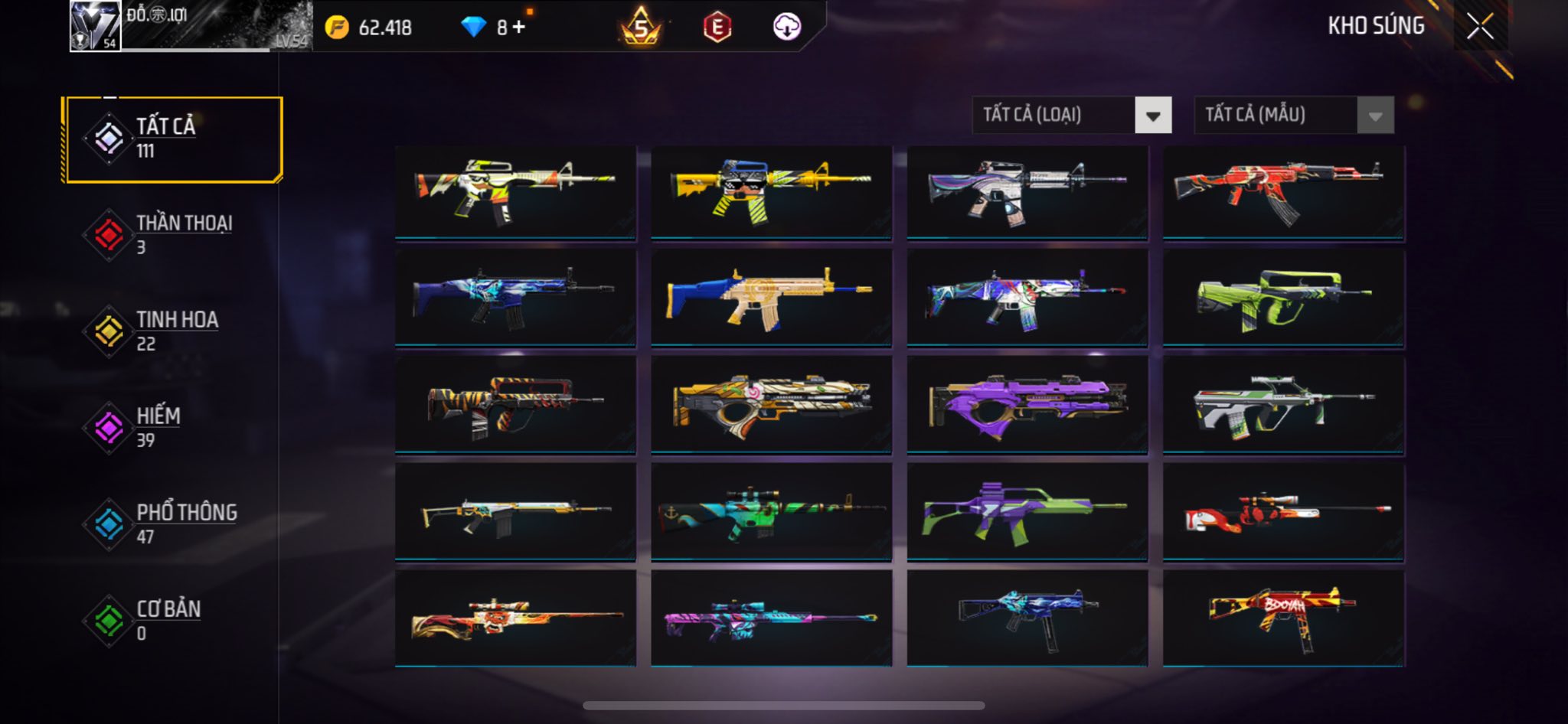The height and width of the screenshot is (724, 1568).
Task: Pick the tan and blue SCAR skin
Action: click(x=771, y=299)
